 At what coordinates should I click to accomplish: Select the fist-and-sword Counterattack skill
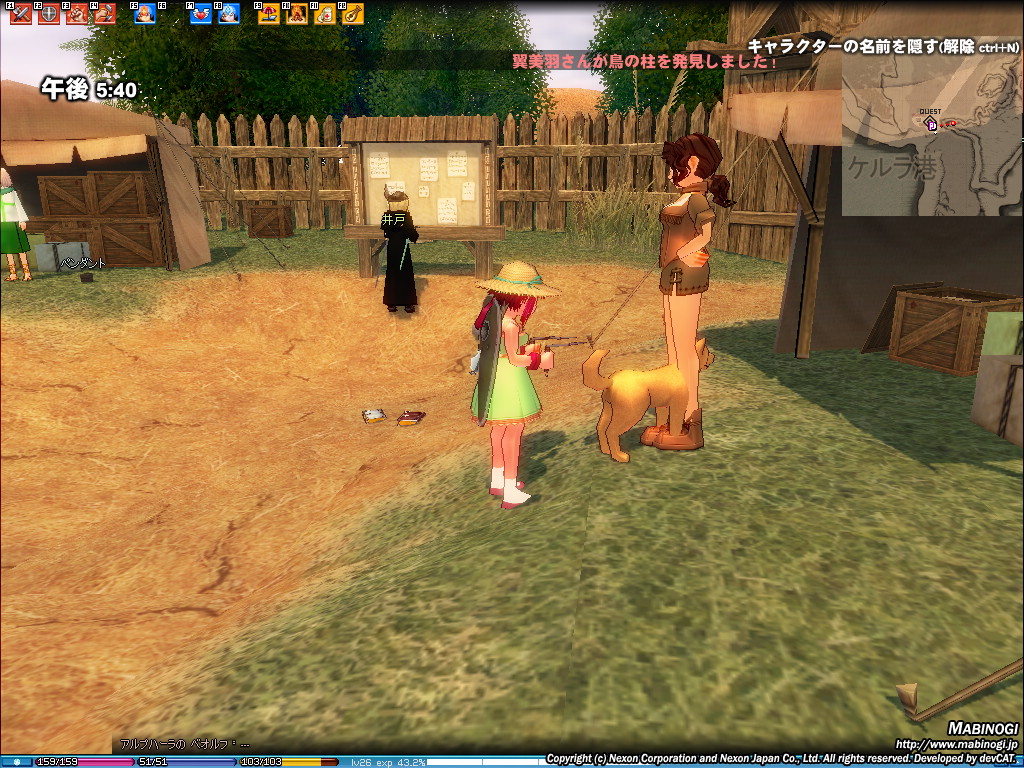pyautogui.click(x=104, y=14)
